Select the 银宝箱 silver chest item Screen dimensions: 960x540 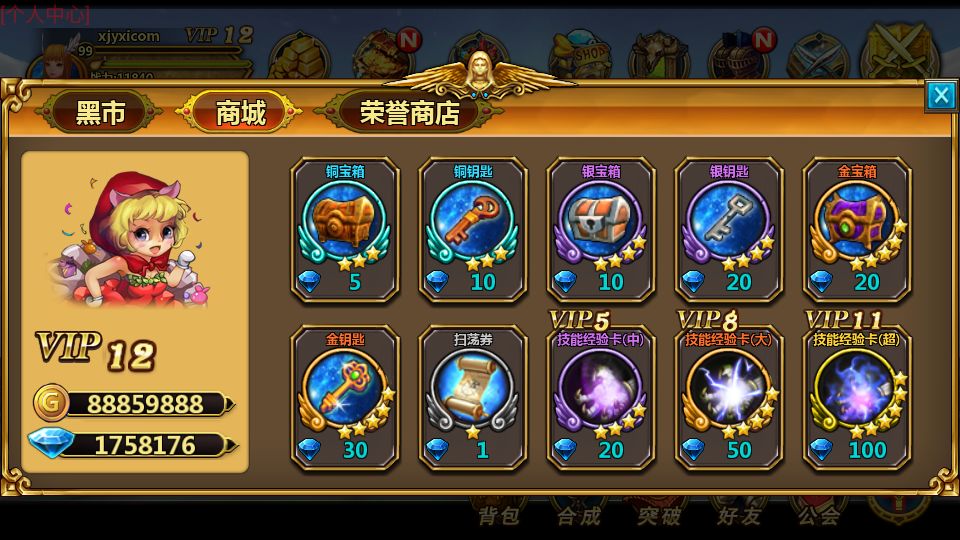point(601,229)
